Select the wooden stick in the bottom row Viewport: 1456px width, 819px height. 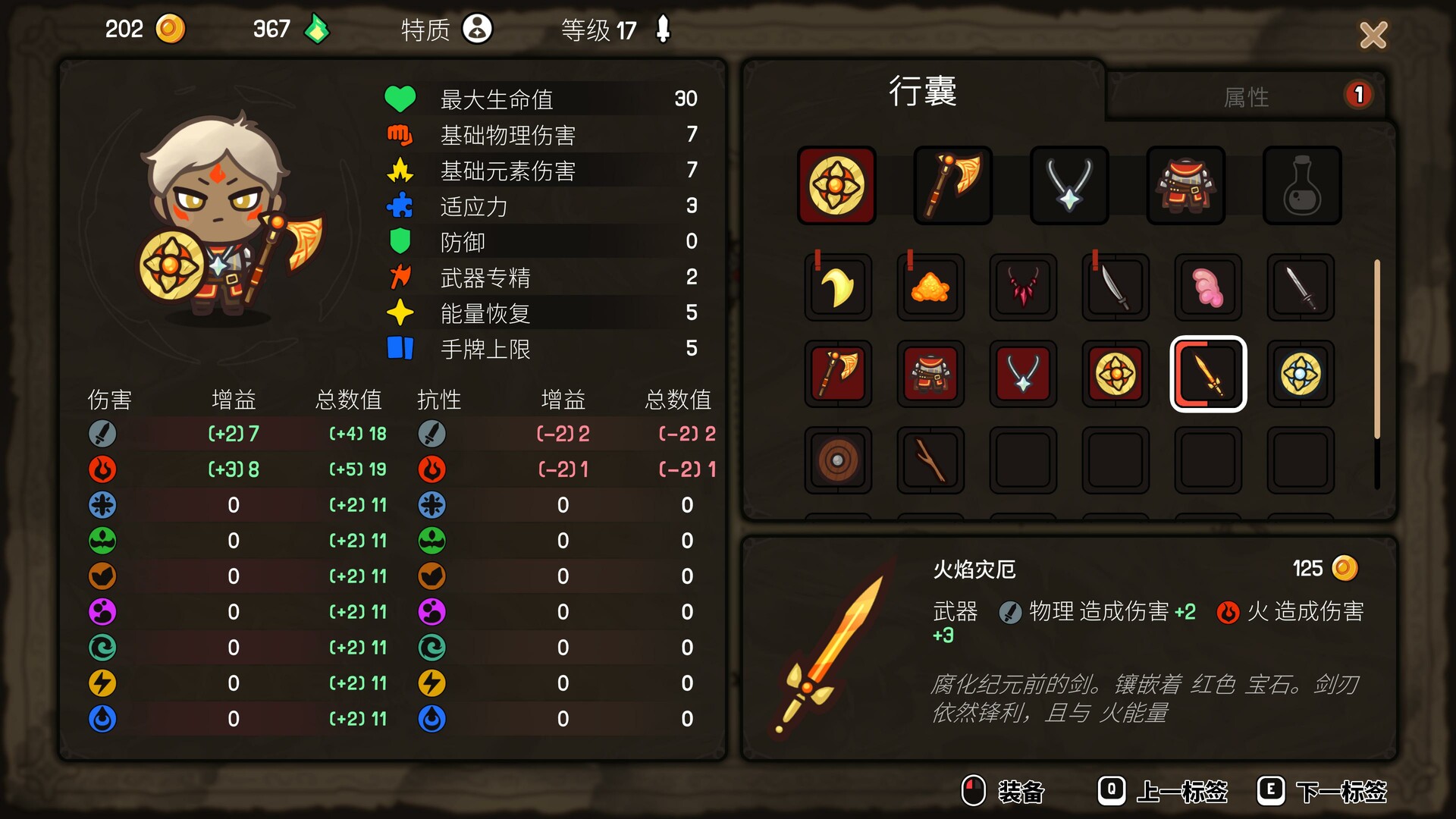(x=930, y=460)
